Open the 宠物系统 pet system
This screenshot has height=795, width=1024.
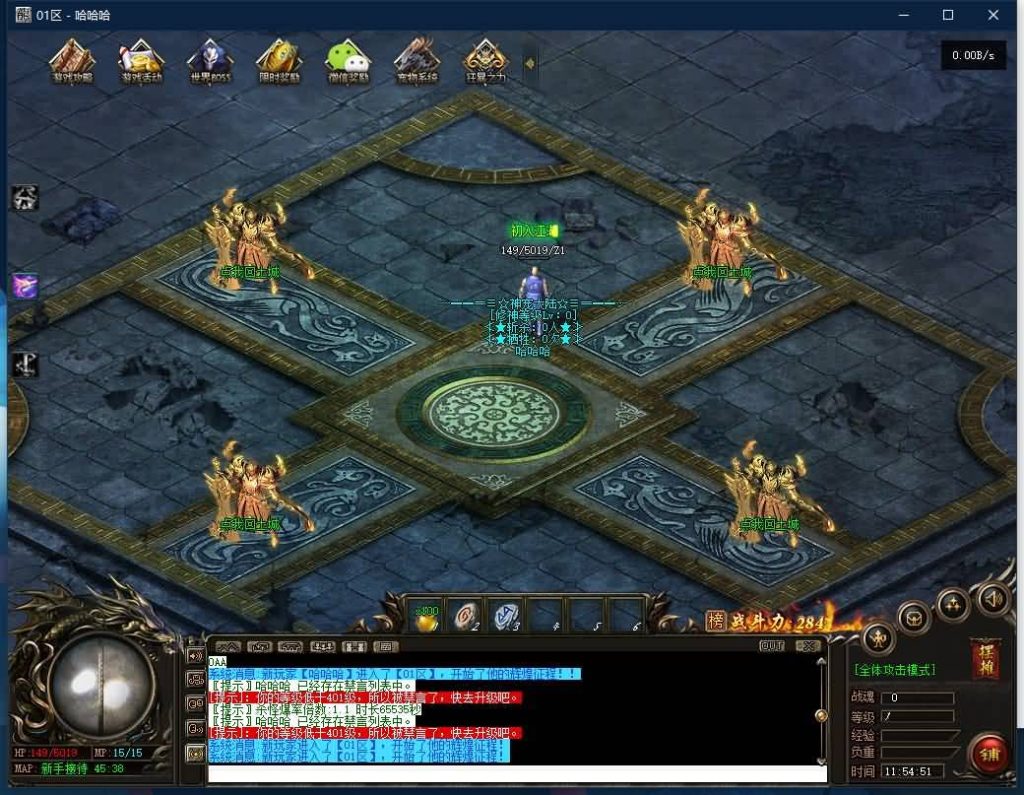[x=416, y=62]
